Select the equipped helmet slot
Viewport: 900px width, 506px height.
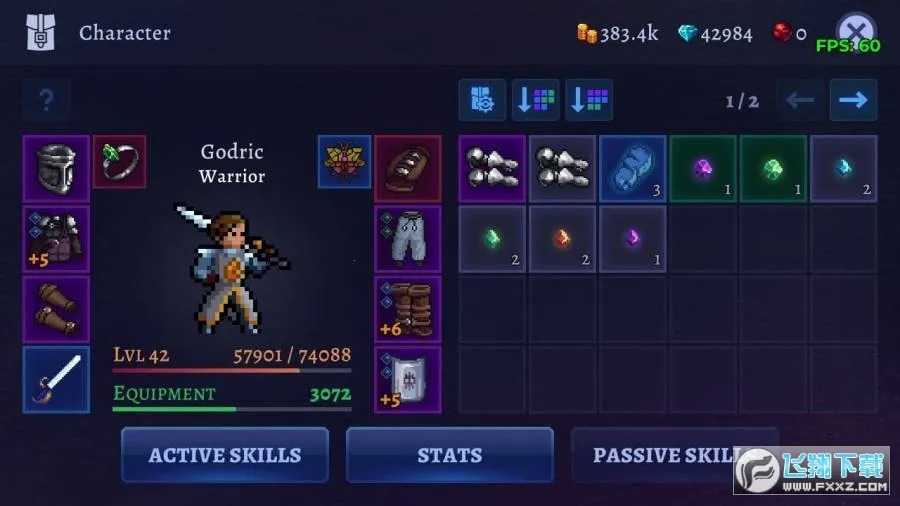point(56,169)
